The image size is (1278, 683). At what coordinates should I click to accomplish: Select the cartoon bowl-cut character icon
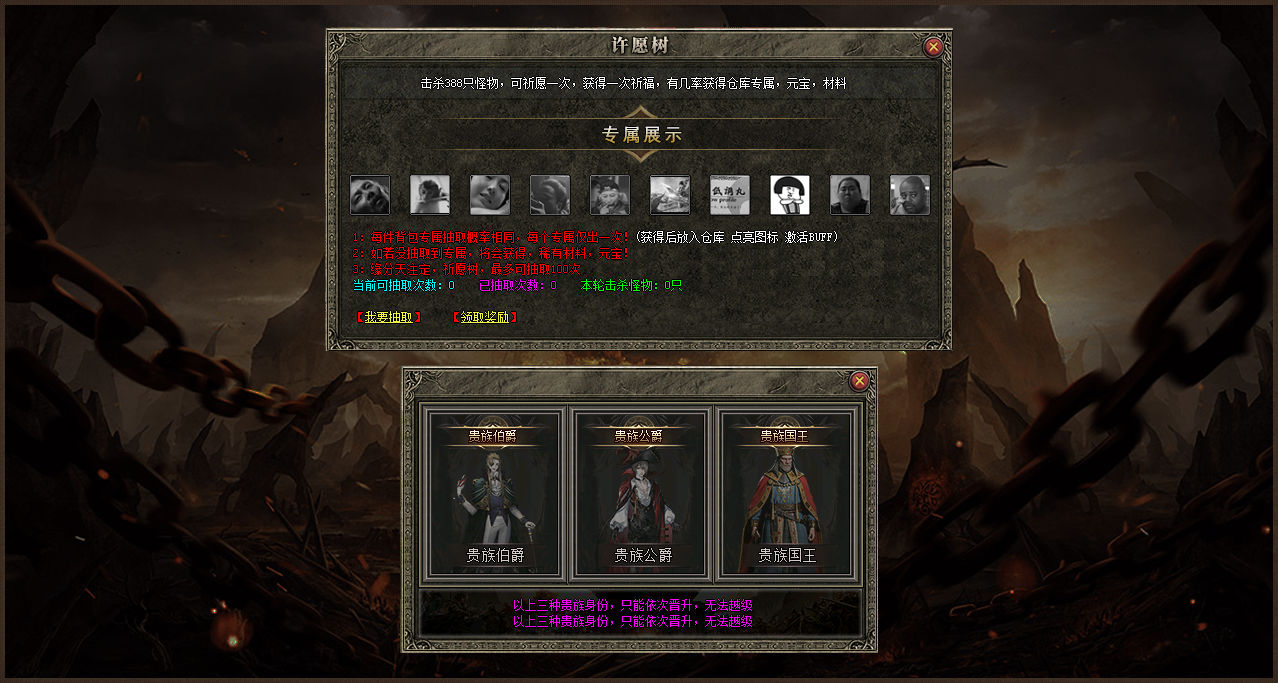click(x=790, y=195)
